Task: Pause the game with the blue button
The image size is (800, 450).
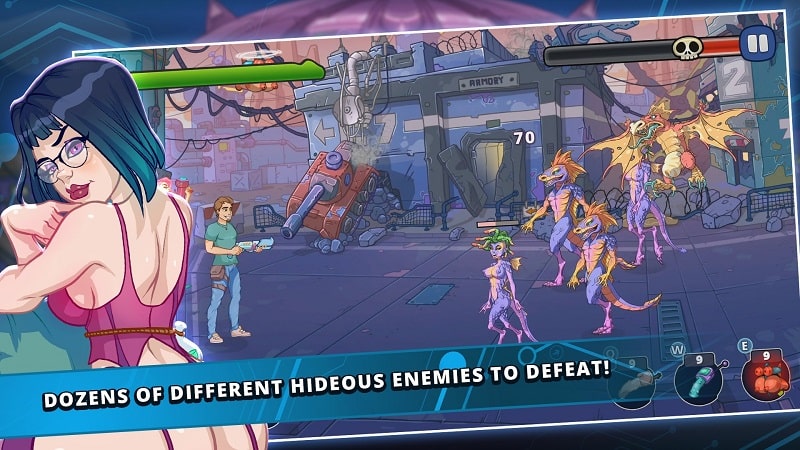Action: (755, 43)
